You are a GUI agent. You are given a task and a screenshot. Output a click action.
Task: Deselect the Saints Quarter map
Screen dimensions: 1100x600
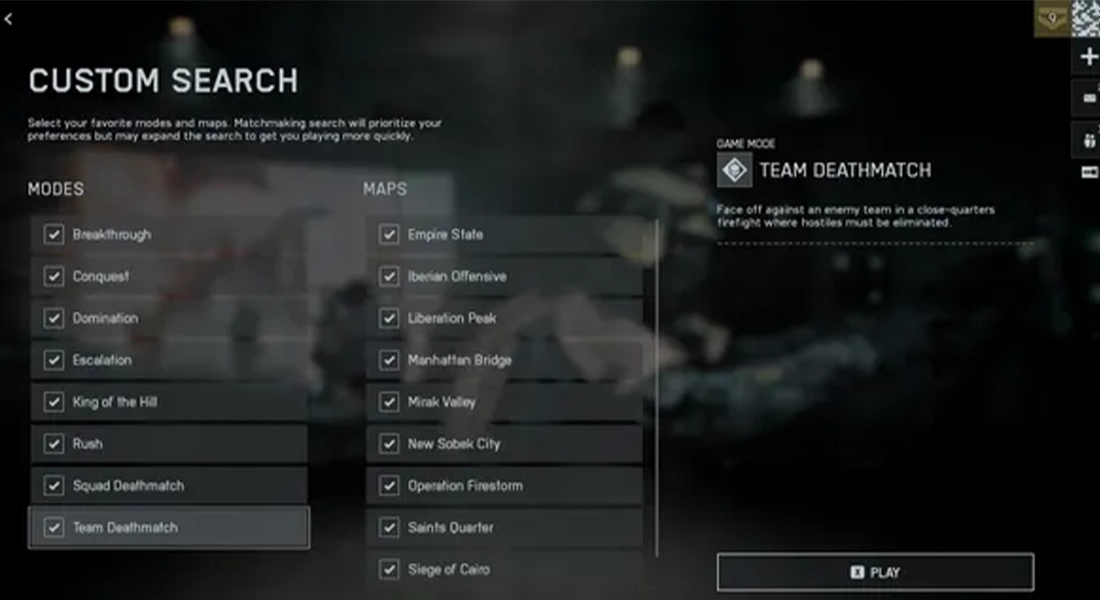pyautogui.click(x=389, y=528)
